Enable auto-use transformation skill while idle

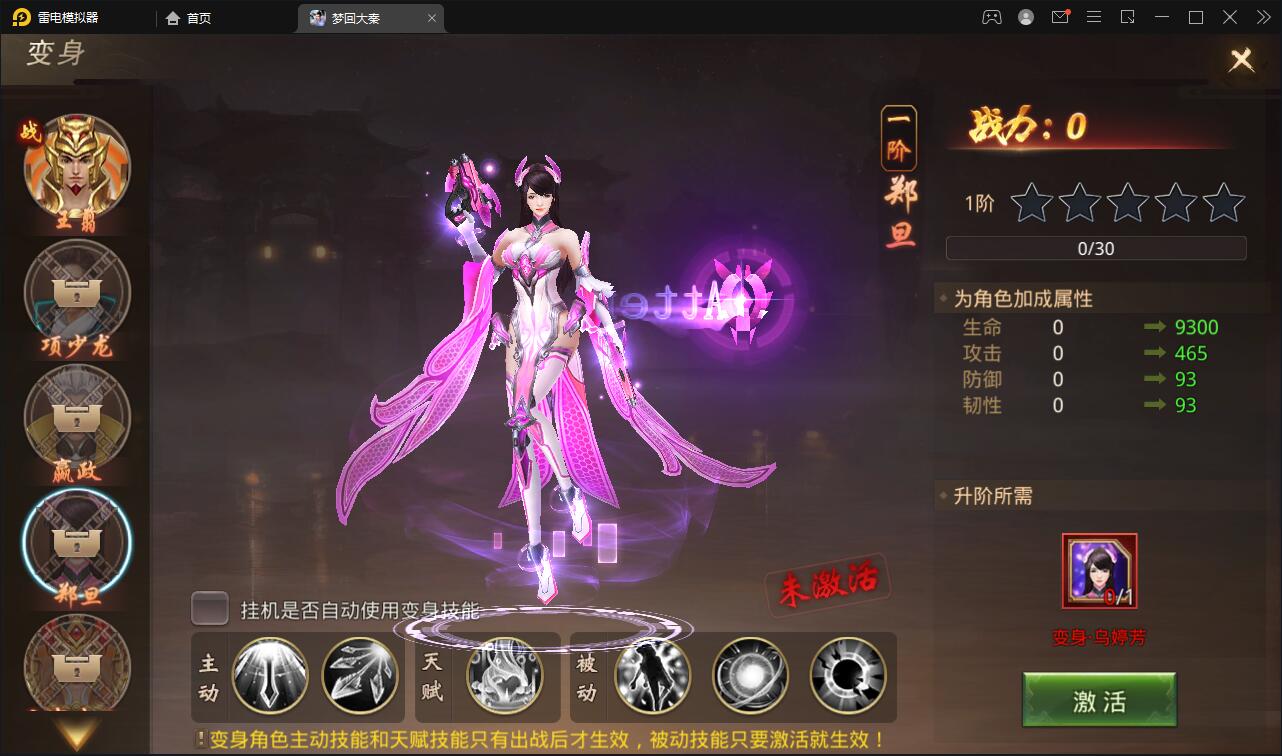209,608
